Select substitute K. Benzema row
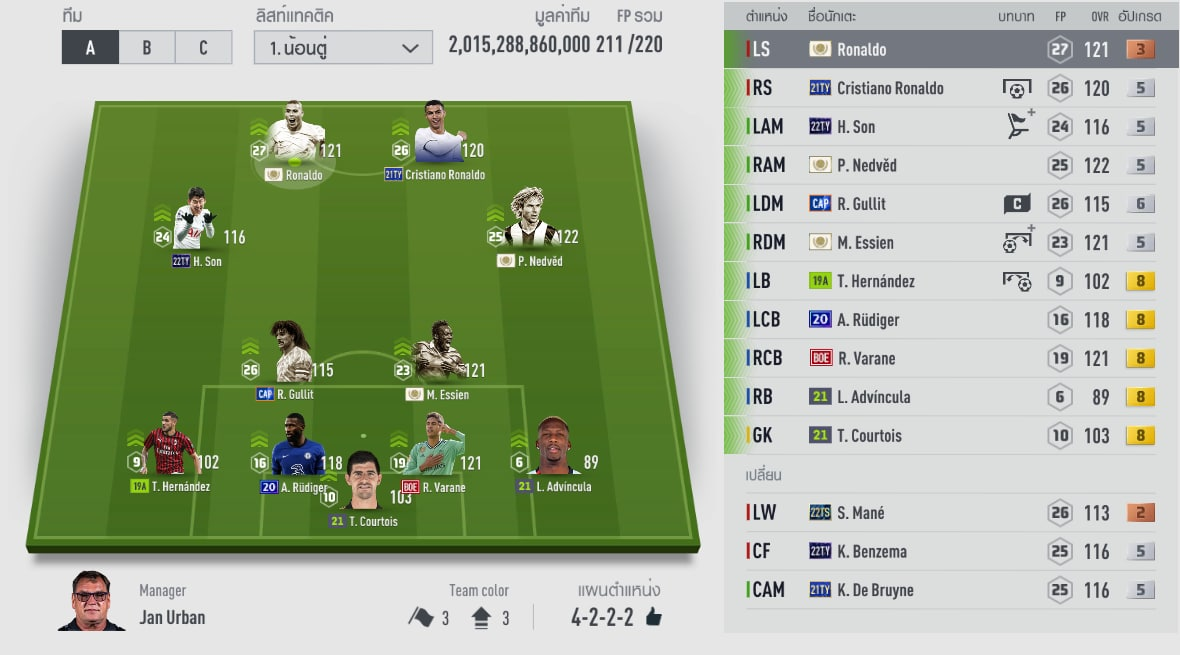 950,551
